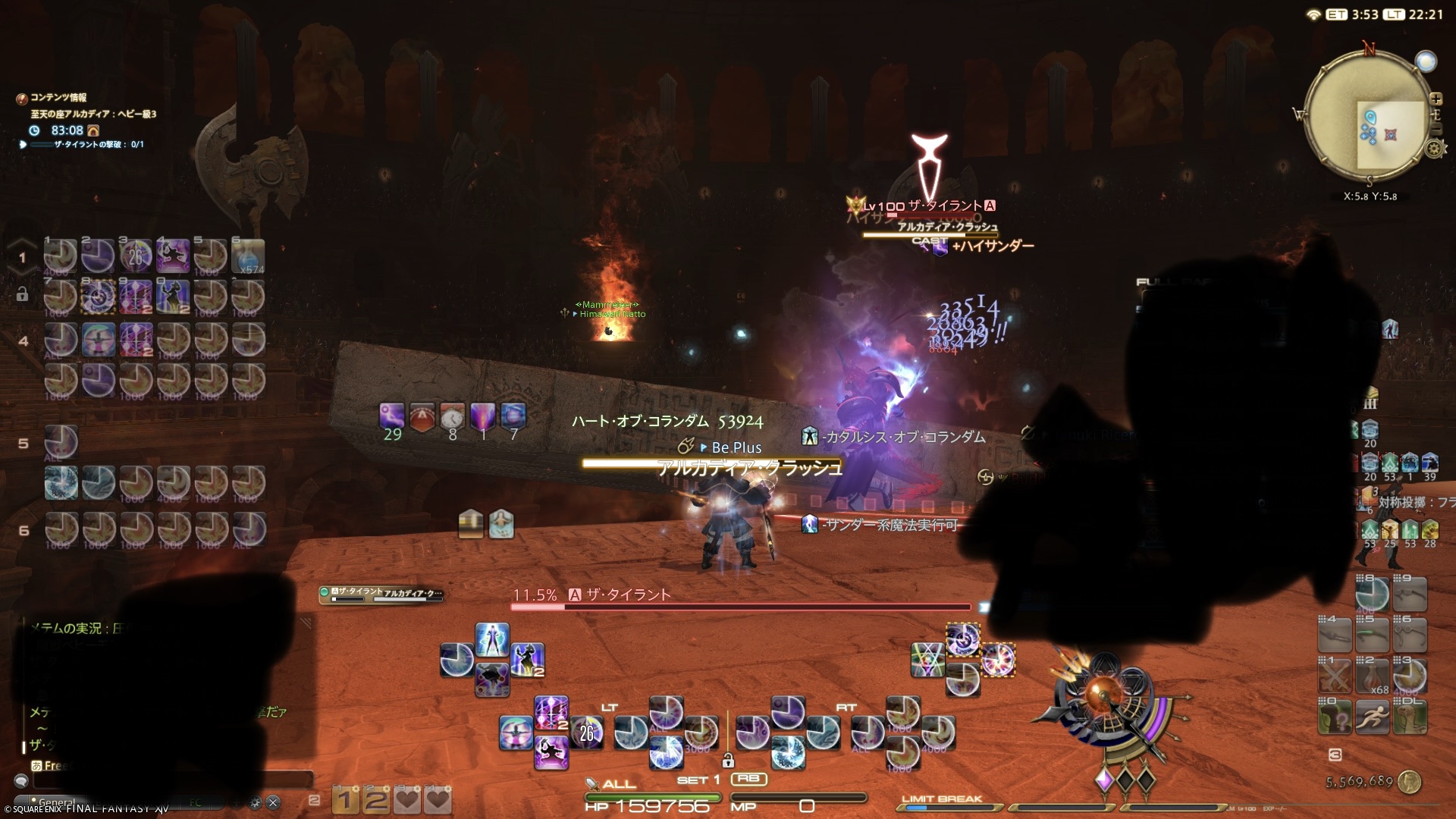The height and width of the screenshot is (819, 1456).
Task: Activate the outstretched-arms figure ability on cross hotbar
Action: pyautogui.click(x=492, y=640)
